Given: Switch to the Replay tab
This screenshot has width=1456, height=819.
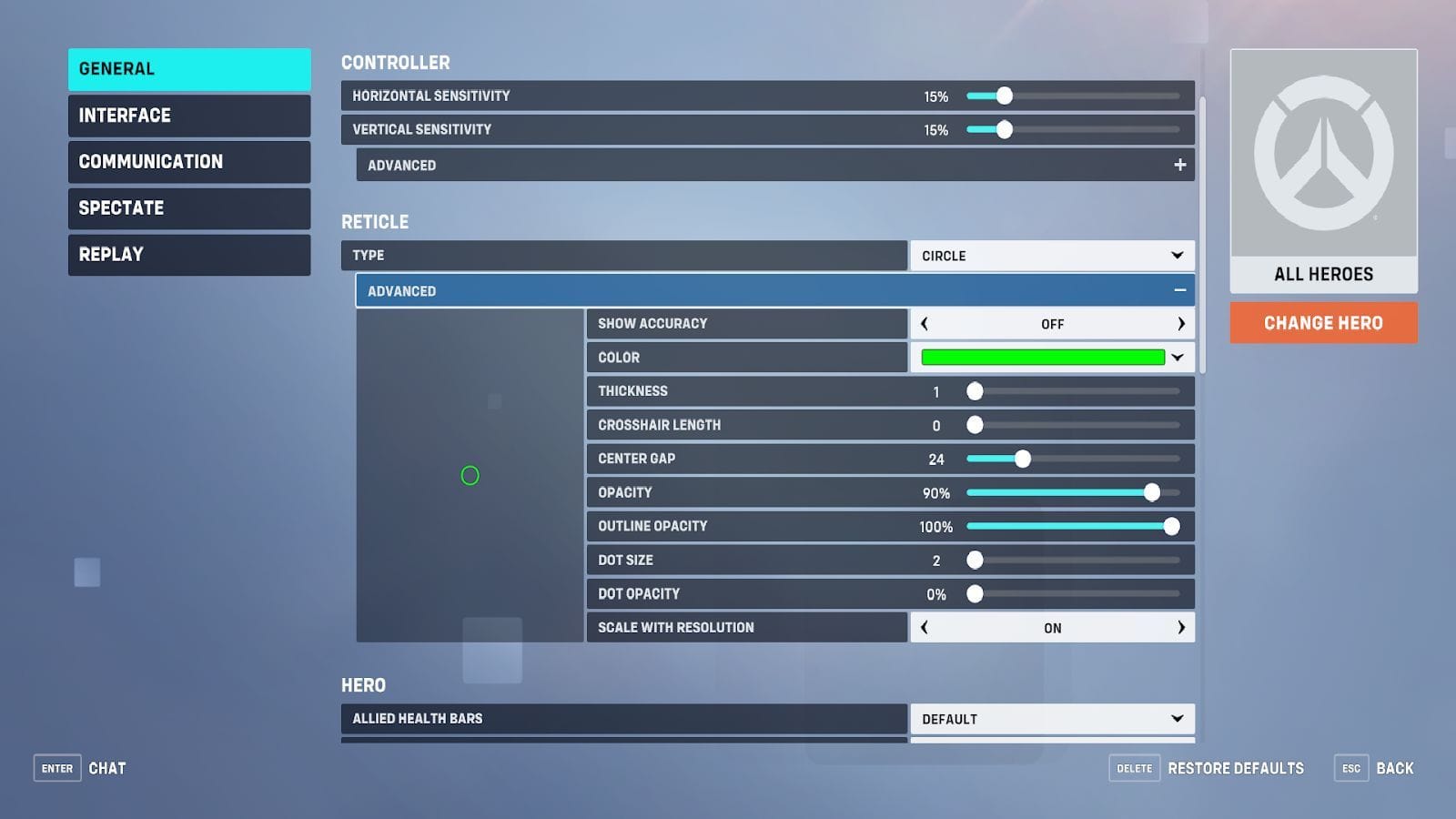Looking at the screenshot, I should 188,254.
